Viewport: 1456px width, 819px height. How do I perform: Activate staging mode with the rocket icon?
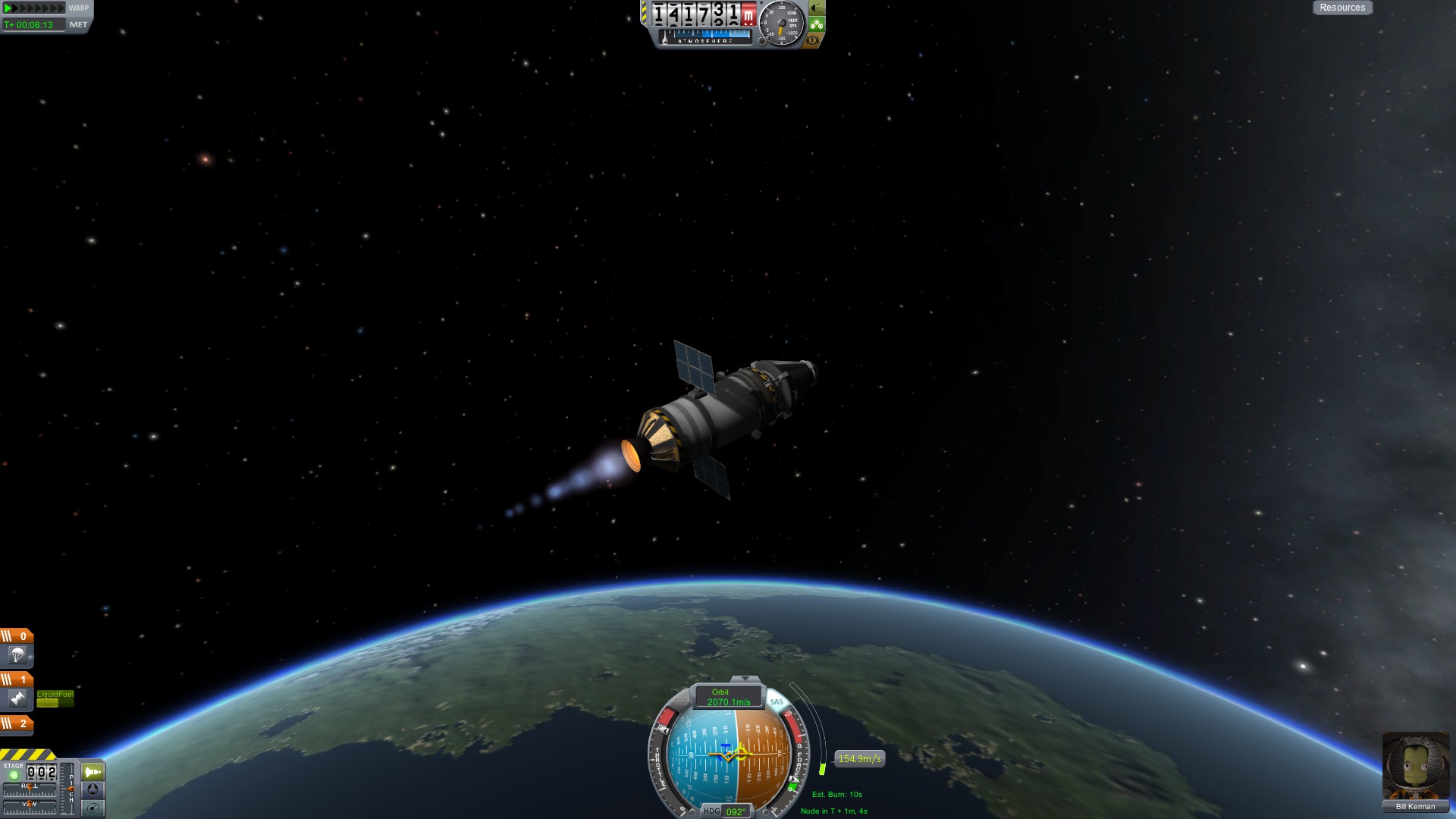(x=93, y=772)
